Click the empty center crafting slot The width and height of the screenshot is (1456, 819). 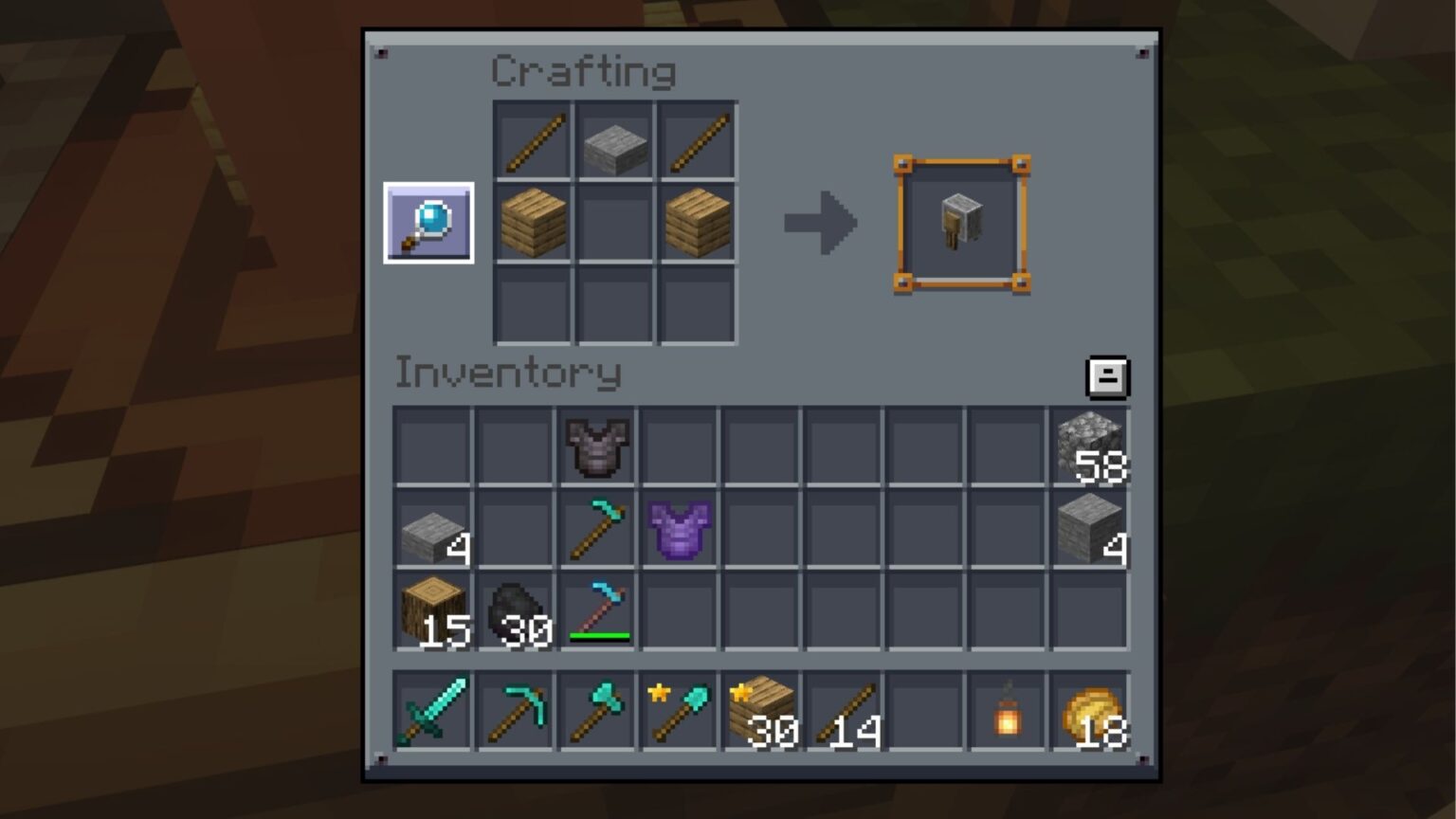614,222
